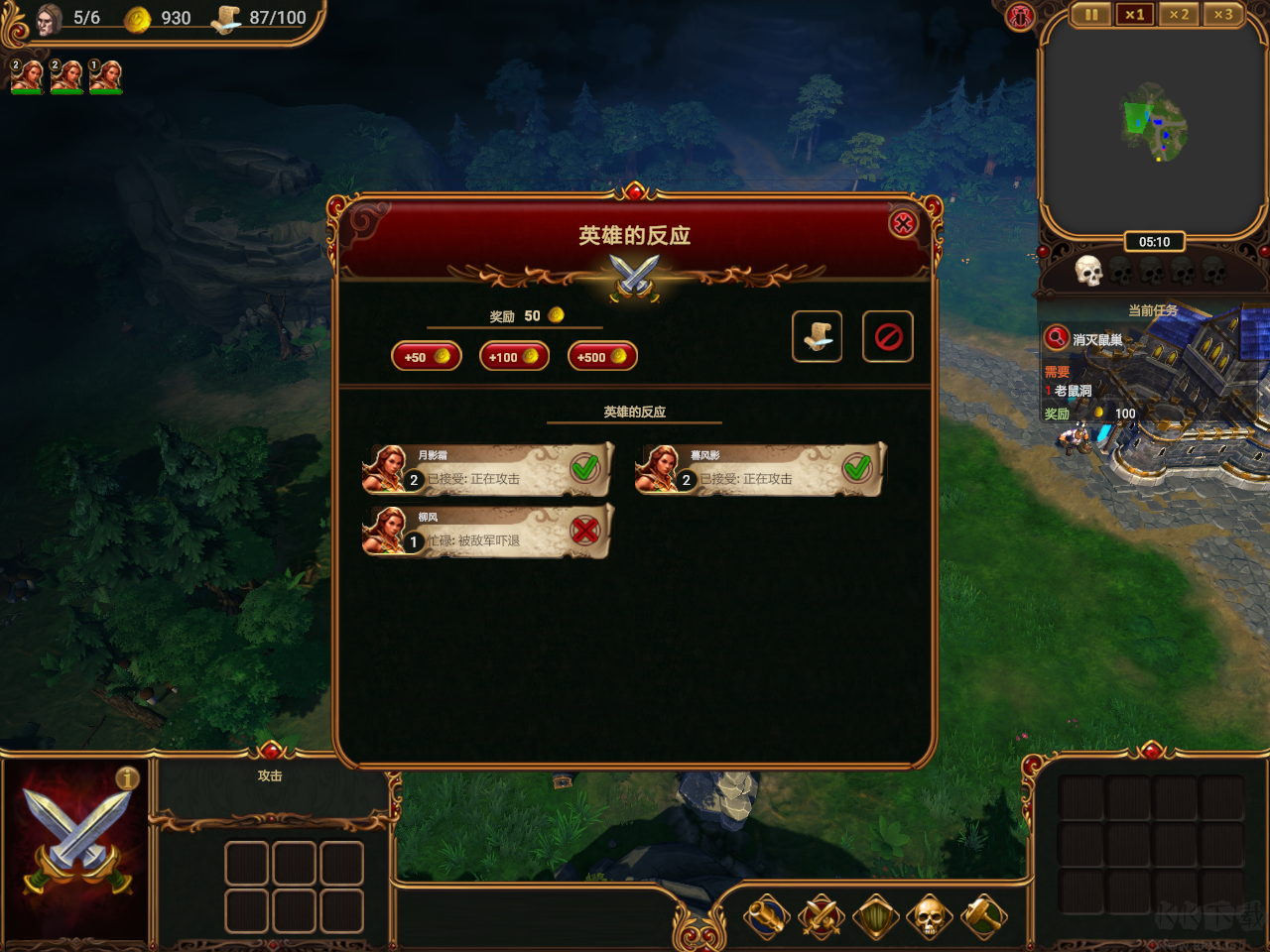Pause the game

click(x=1090, y=15)
